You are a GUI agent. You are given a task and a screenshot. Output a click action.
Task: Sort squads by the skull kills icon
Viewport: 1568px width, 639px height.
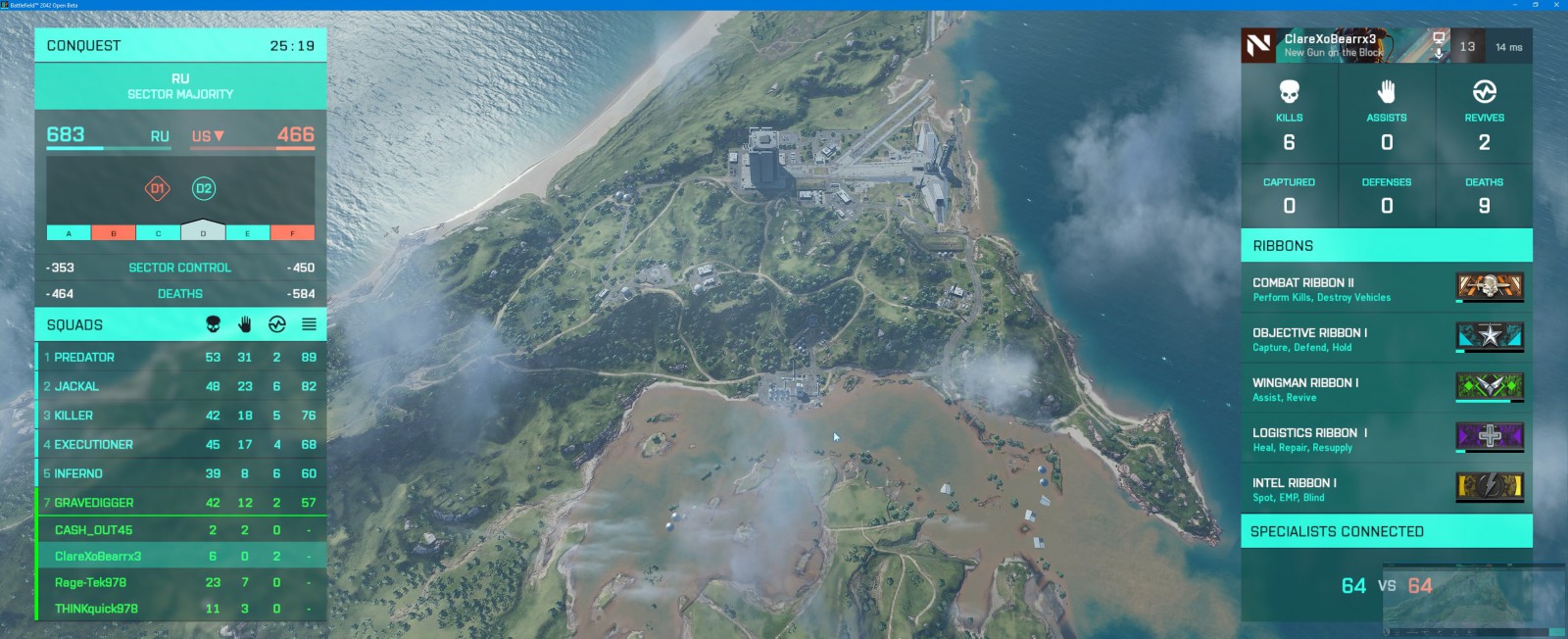[213, 324]
